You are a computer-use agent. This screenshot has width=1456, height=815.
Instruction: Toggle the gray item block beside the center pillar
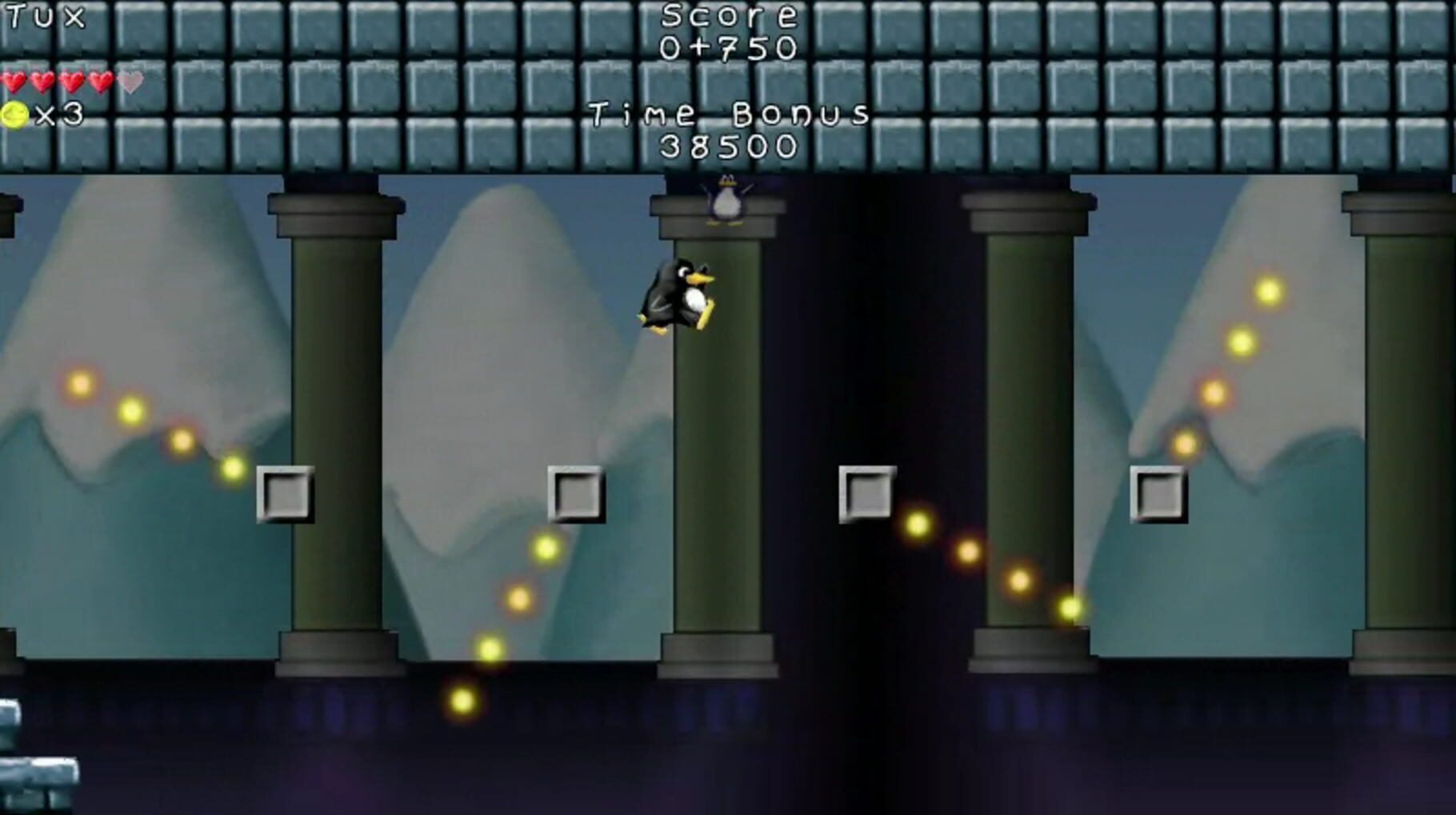[576, 493]
